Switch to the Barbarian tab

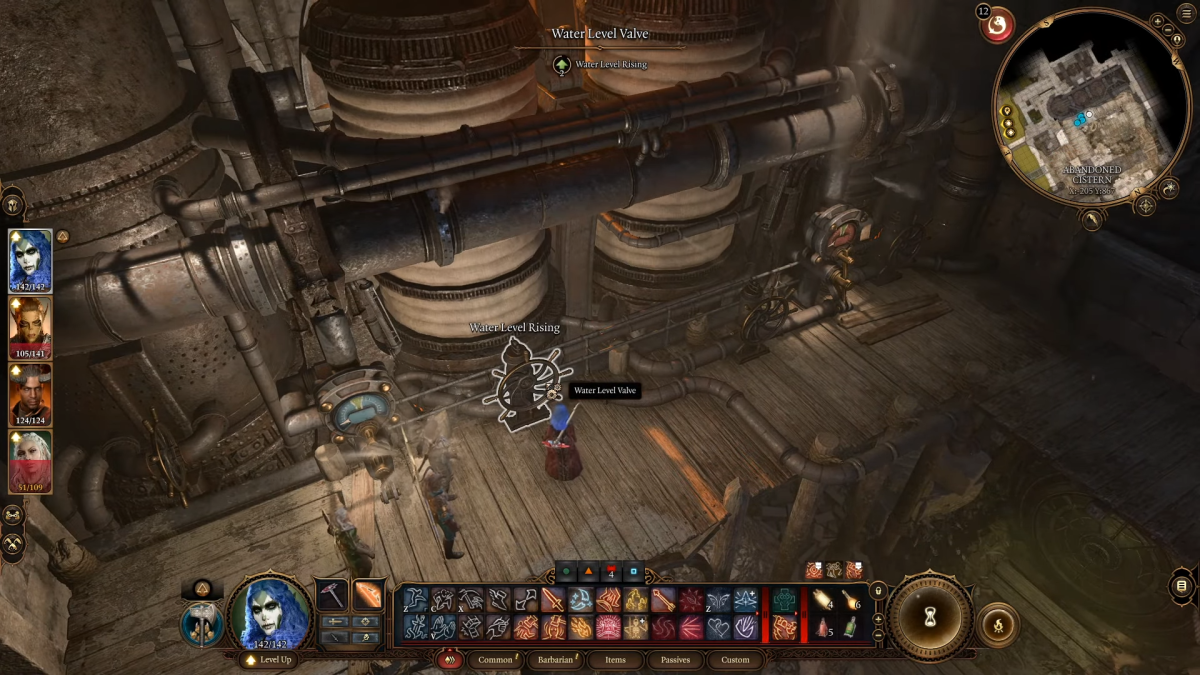[555, 660]
